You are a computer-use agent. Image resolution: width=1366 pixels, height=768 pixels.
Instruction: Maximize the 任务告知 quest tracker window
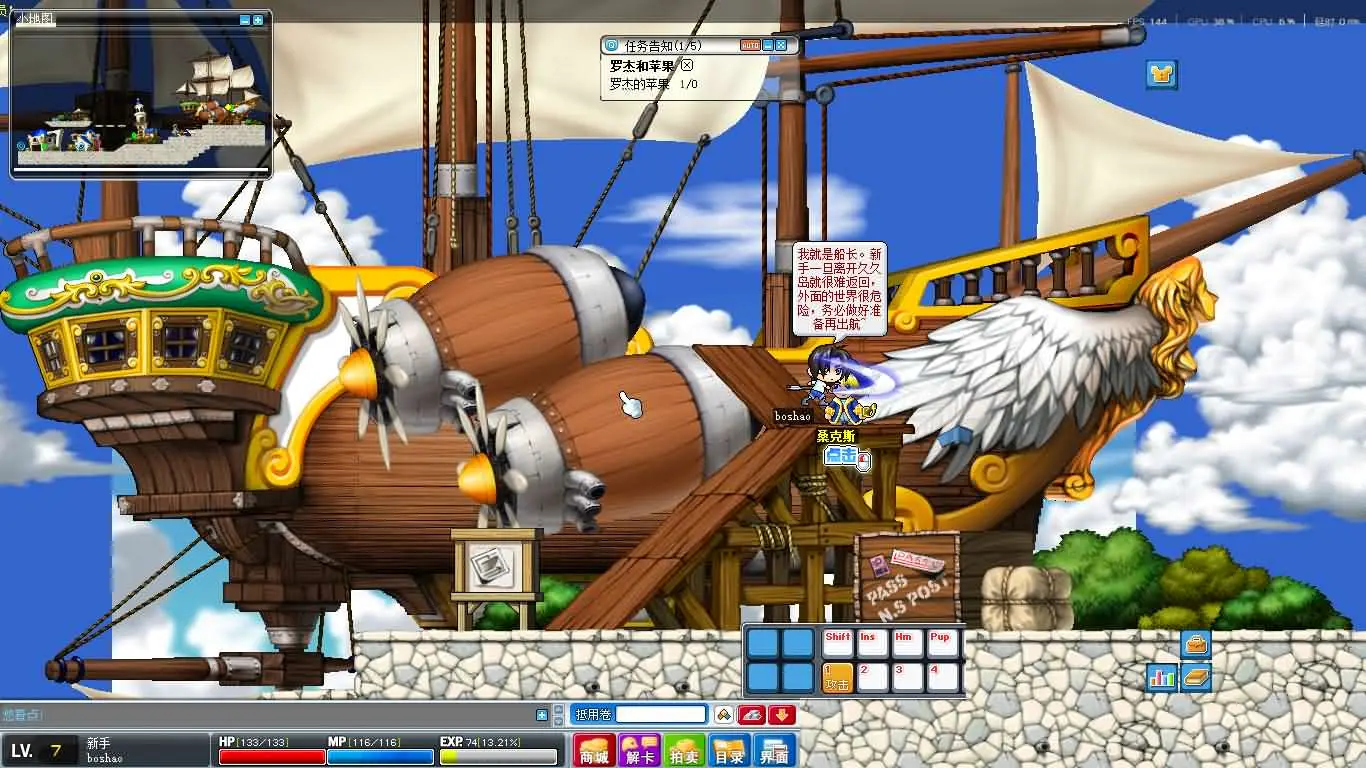[781, 45]
